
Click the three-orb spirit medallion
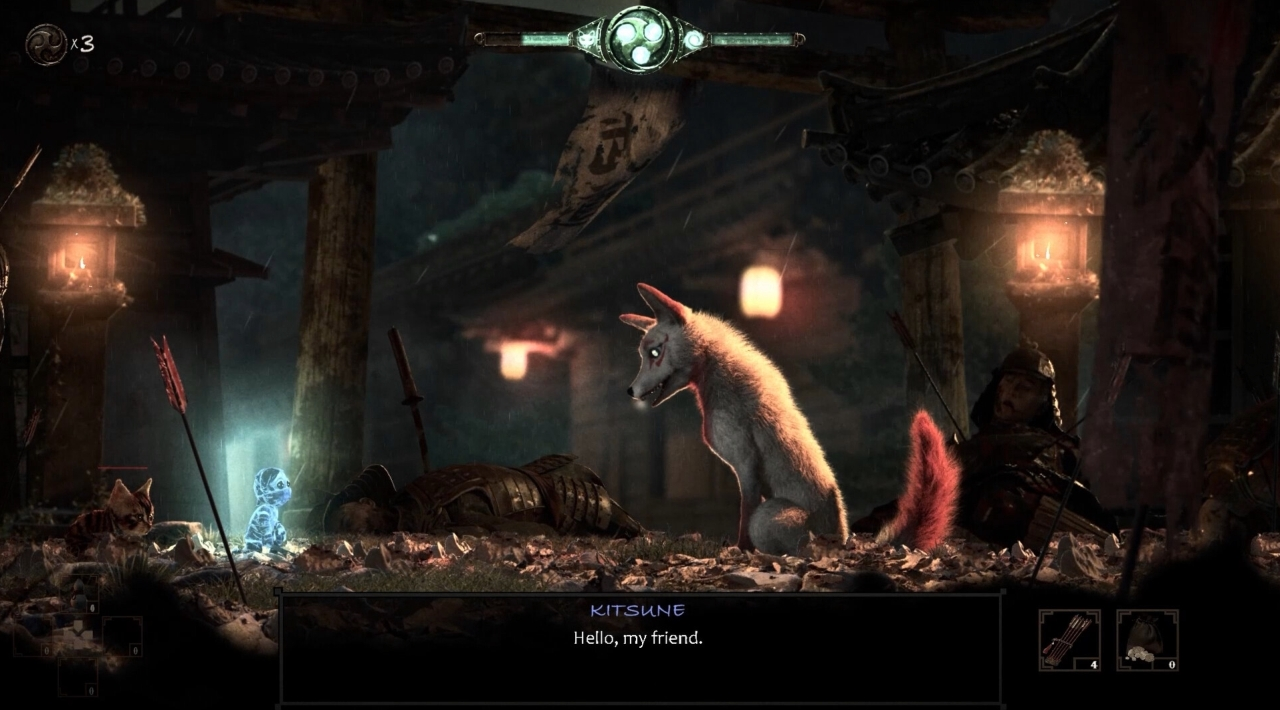(637, 38)
